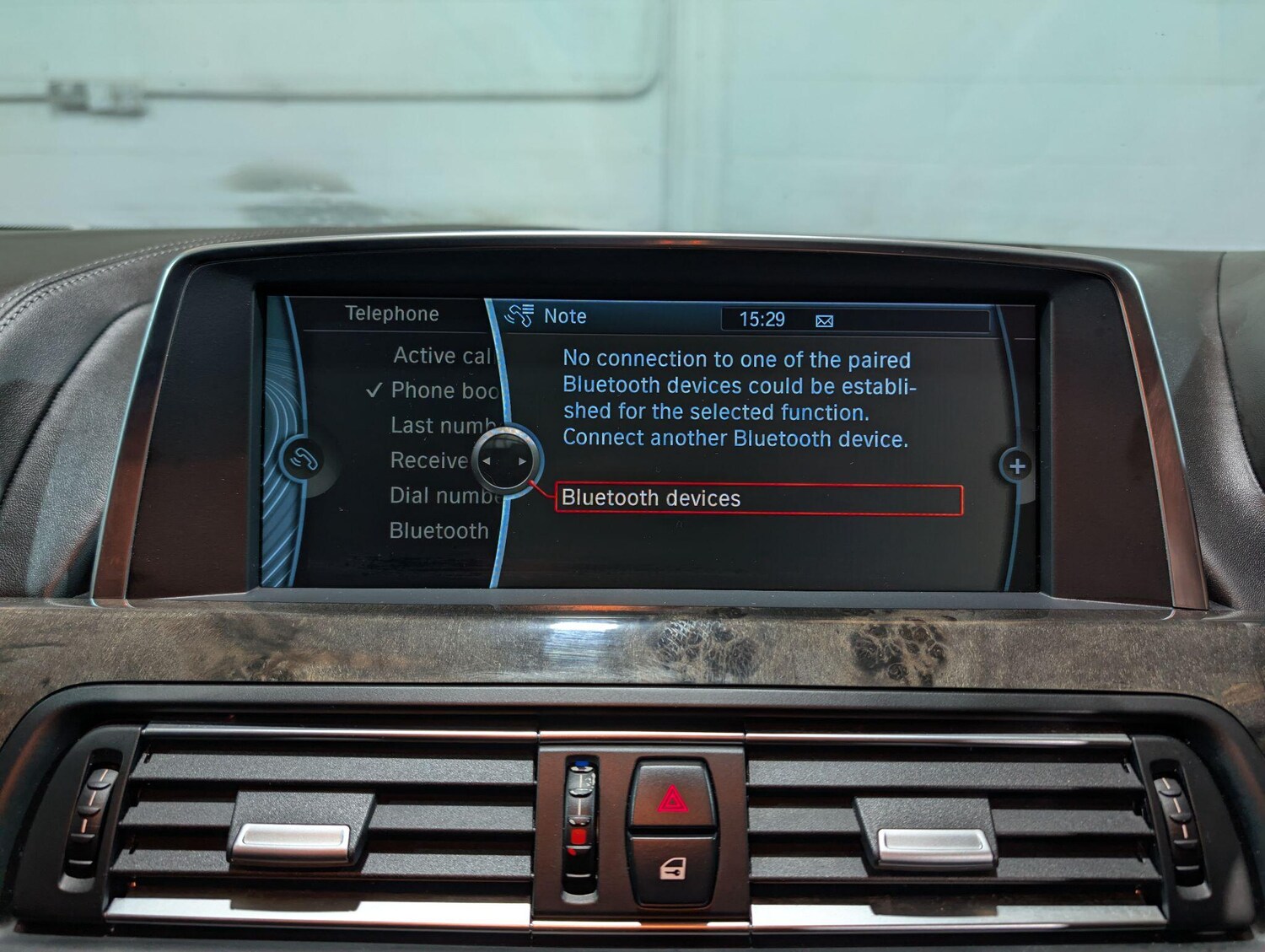Open the envelope message icon in status bar

click(823, 320)
